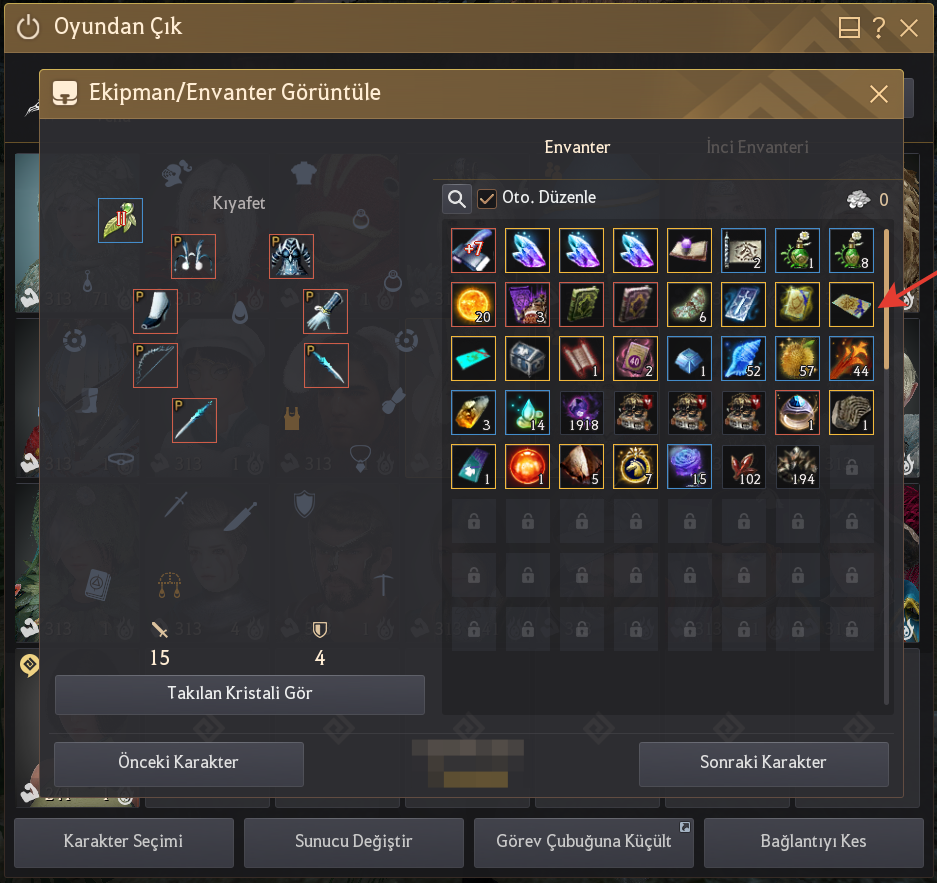The width and height of the screenshot is (937, 883).
Task: Pick the glowing sun orb item
Action: (473, 304)
